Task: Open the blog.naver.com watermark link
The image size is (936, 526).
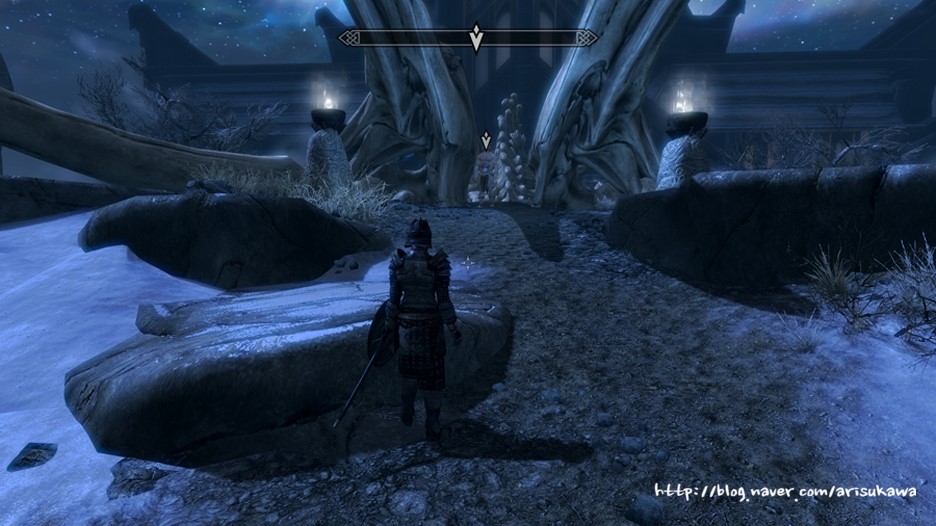Action: (785, 491)
